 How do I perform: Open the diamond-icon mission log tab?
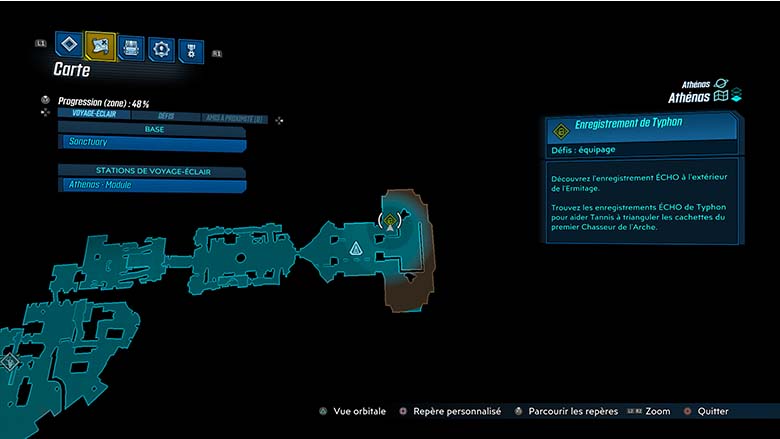(68, 44)
